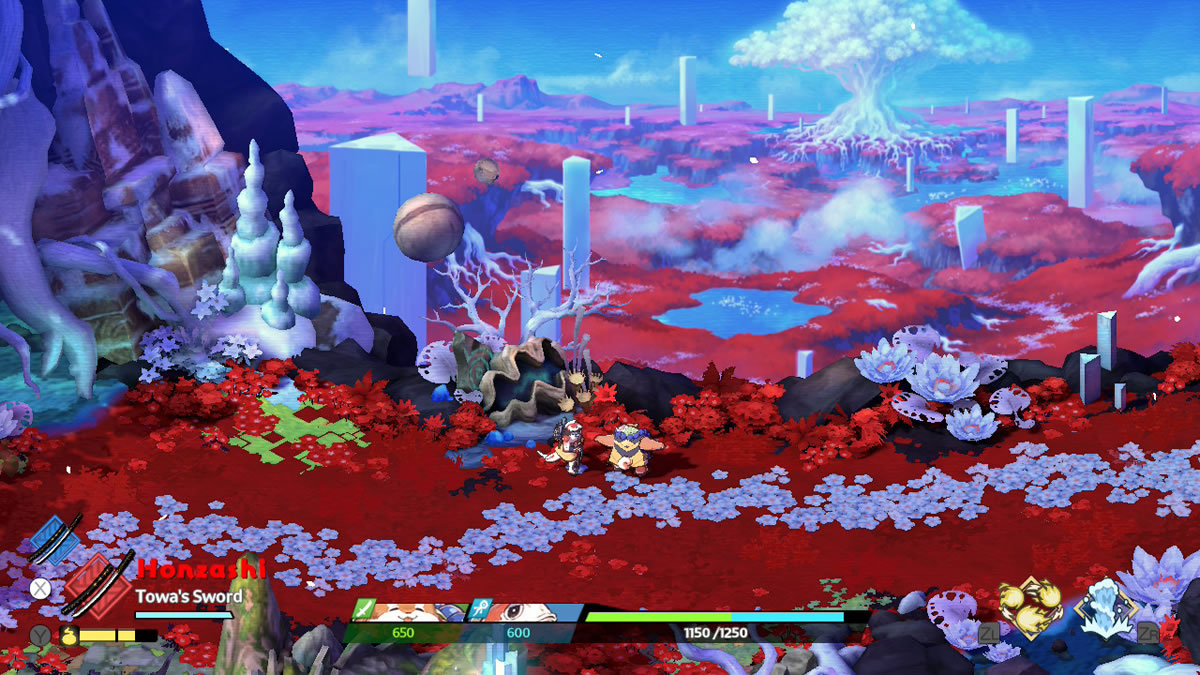Activate the white water splash spell icon
1200x675 pixels.
[1106, 607]
